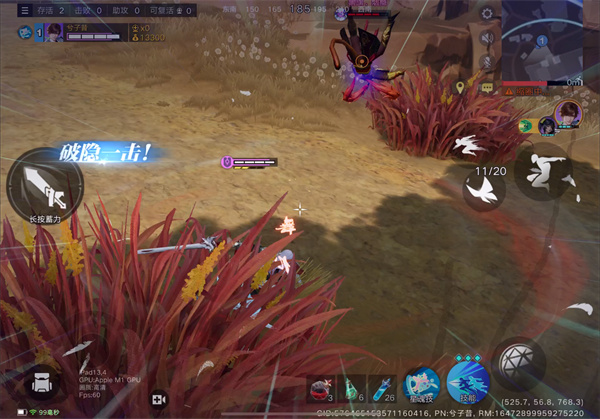Use the red armor item with count 3

(x=321, y=388)
